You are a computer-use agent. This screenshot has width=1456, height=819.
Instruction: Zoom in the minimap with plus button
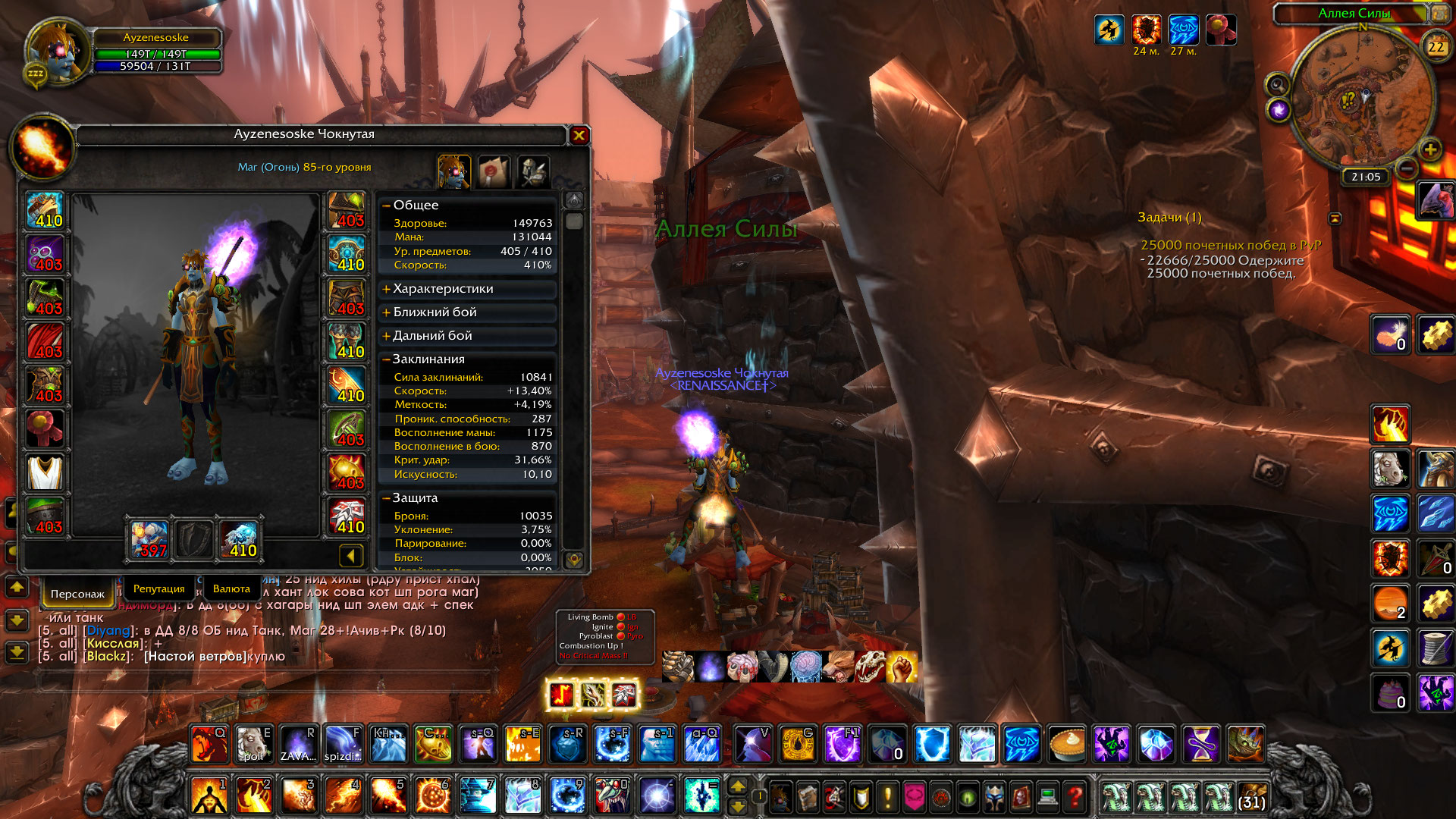click(1430, 149)
